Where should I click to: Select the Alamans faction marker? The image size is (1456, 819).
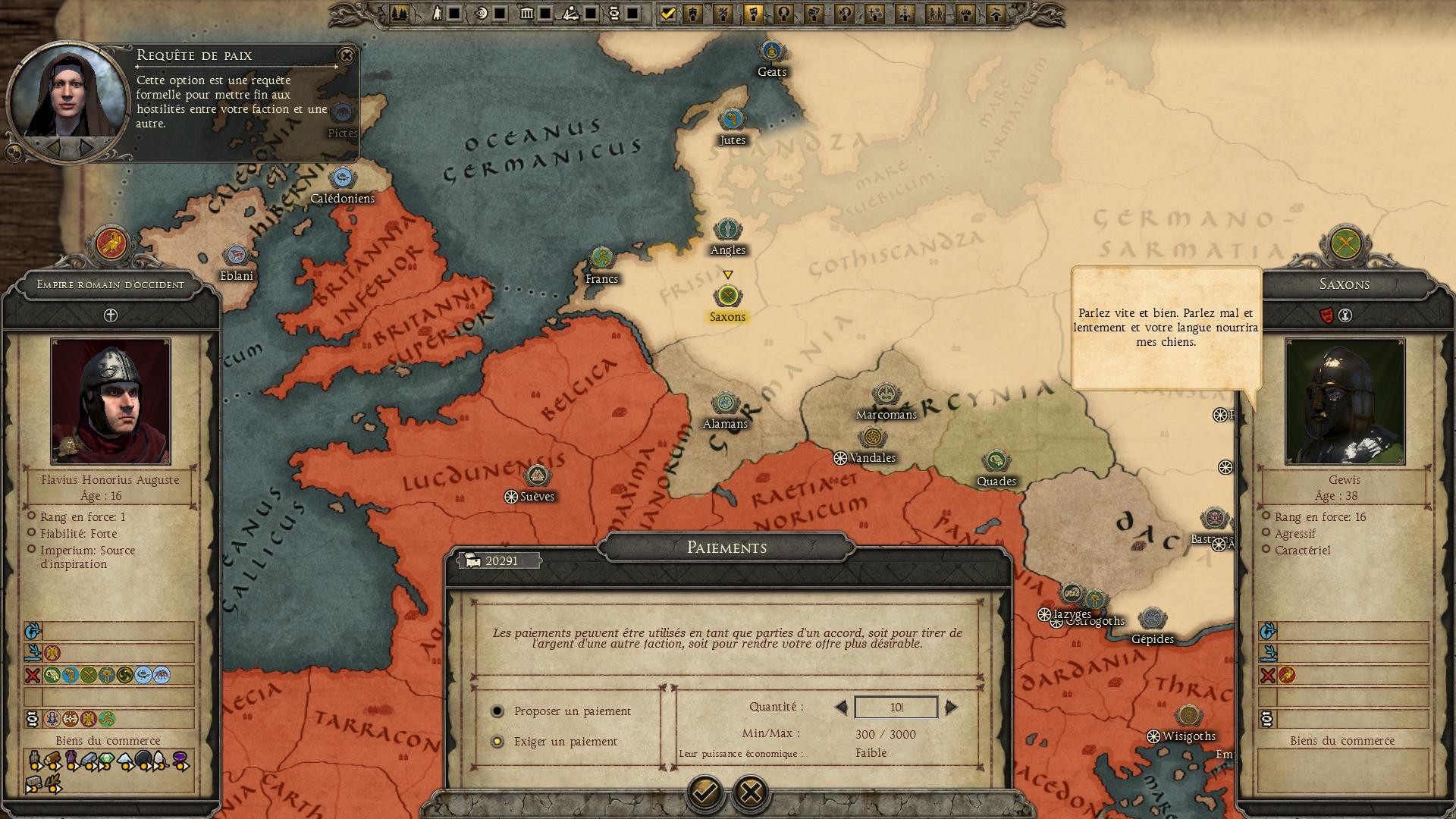click(x=725, y=403)
